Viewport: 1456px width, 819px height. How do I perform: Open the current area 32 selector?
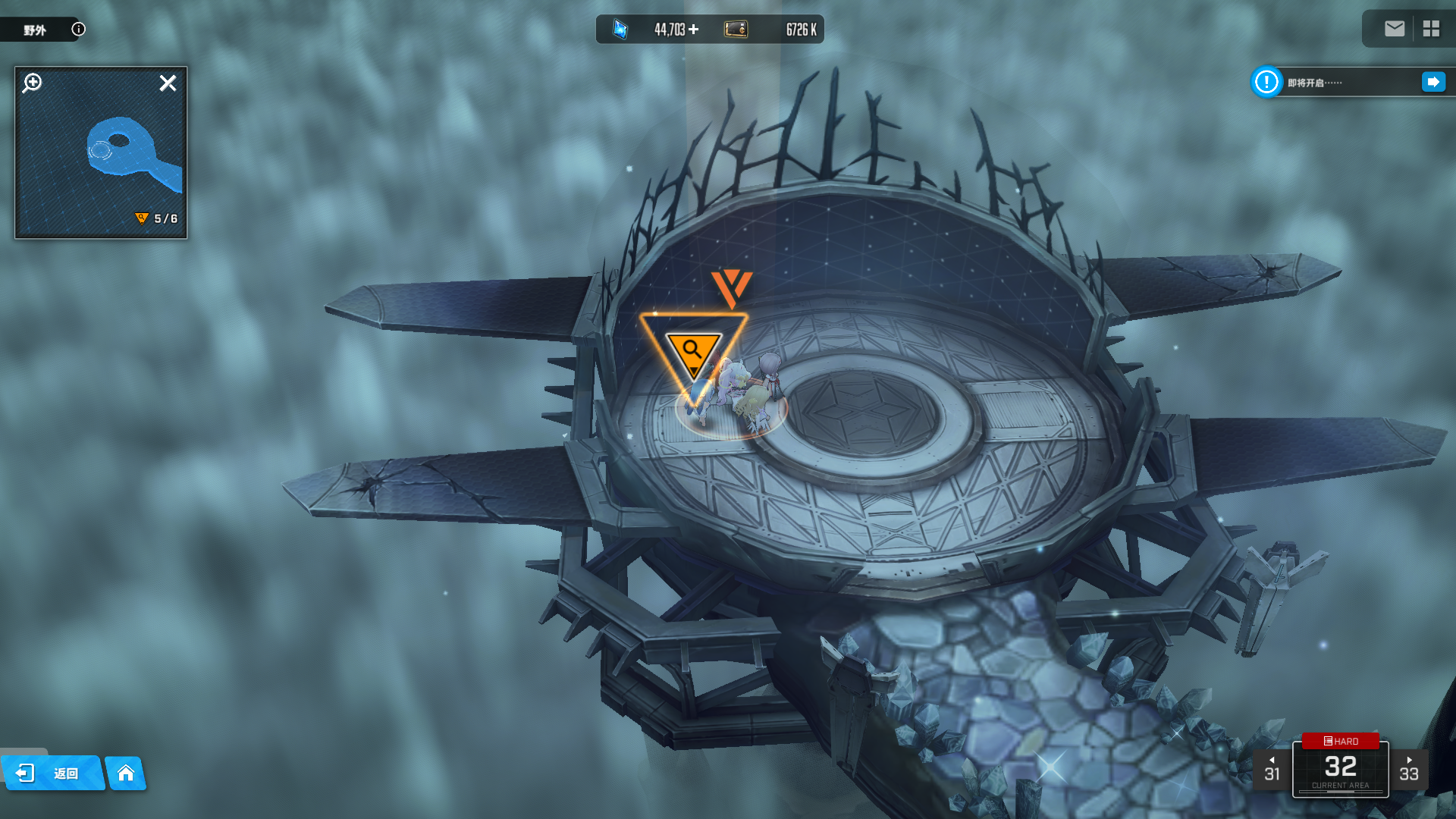(x=1340, y=767)
